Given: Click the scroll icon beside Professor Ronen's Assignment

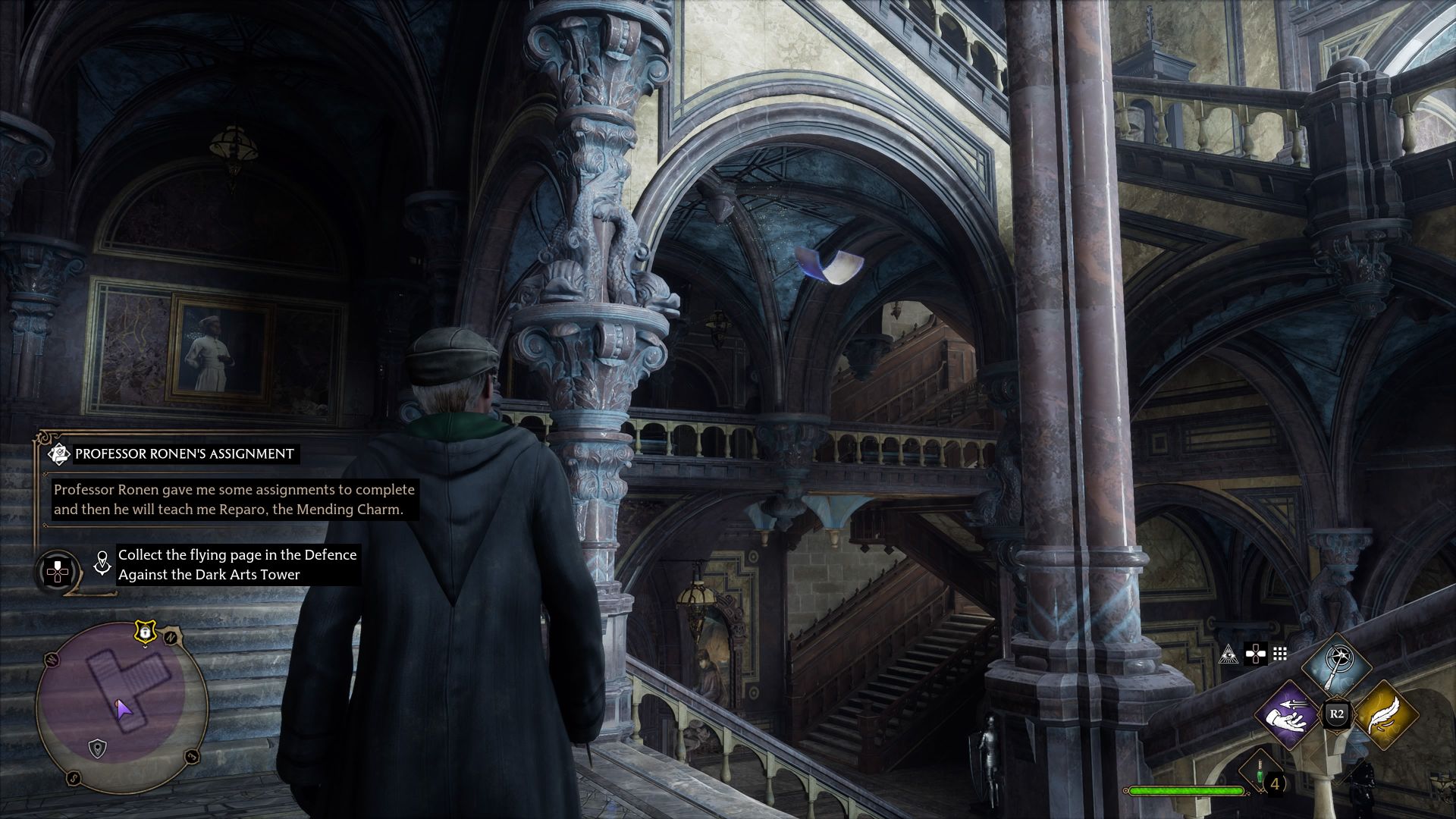Looking at the screenshot, I should (59, 453).
